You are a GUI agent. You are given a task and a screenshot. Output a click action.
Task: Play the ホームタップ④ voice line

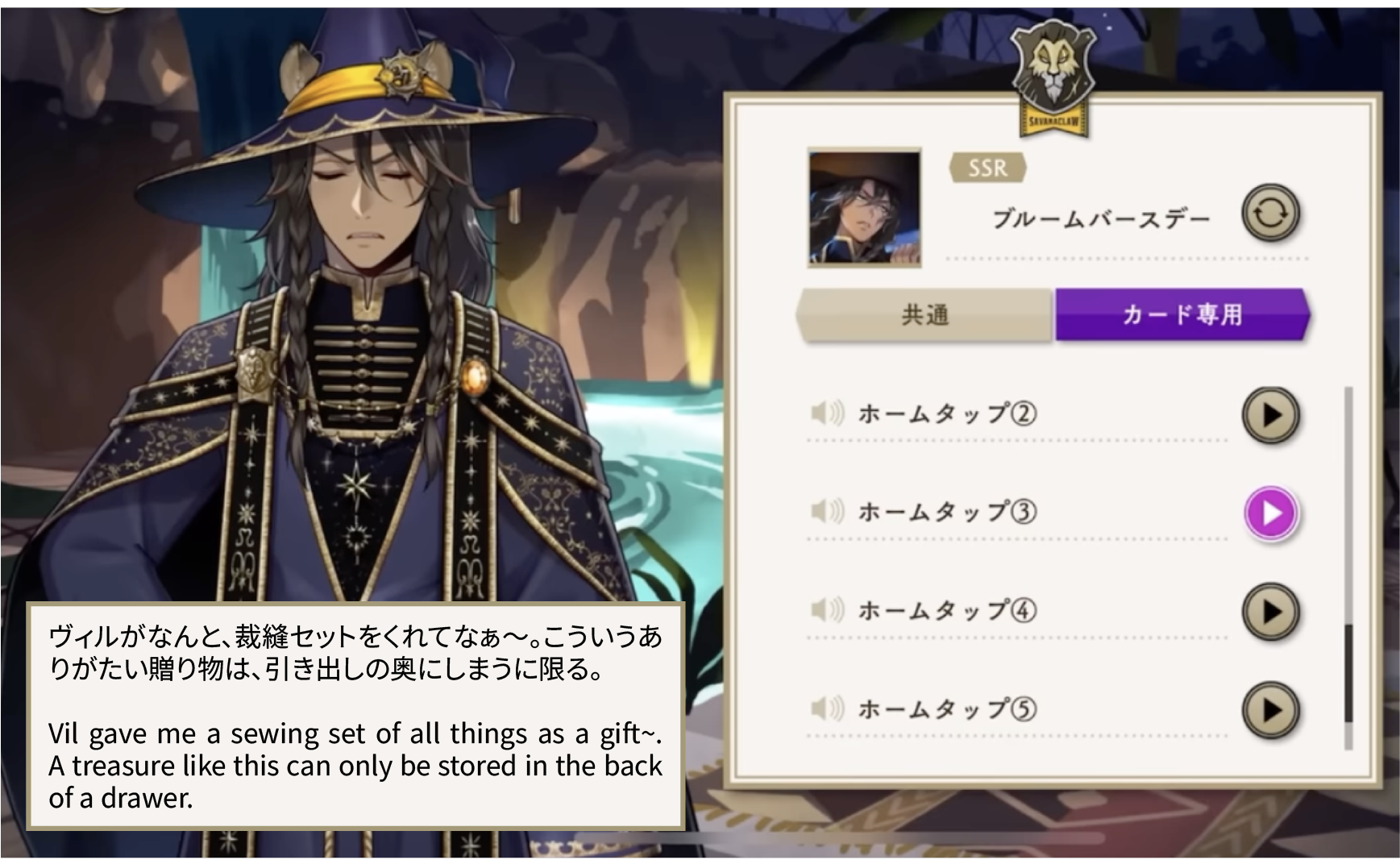1270,612
